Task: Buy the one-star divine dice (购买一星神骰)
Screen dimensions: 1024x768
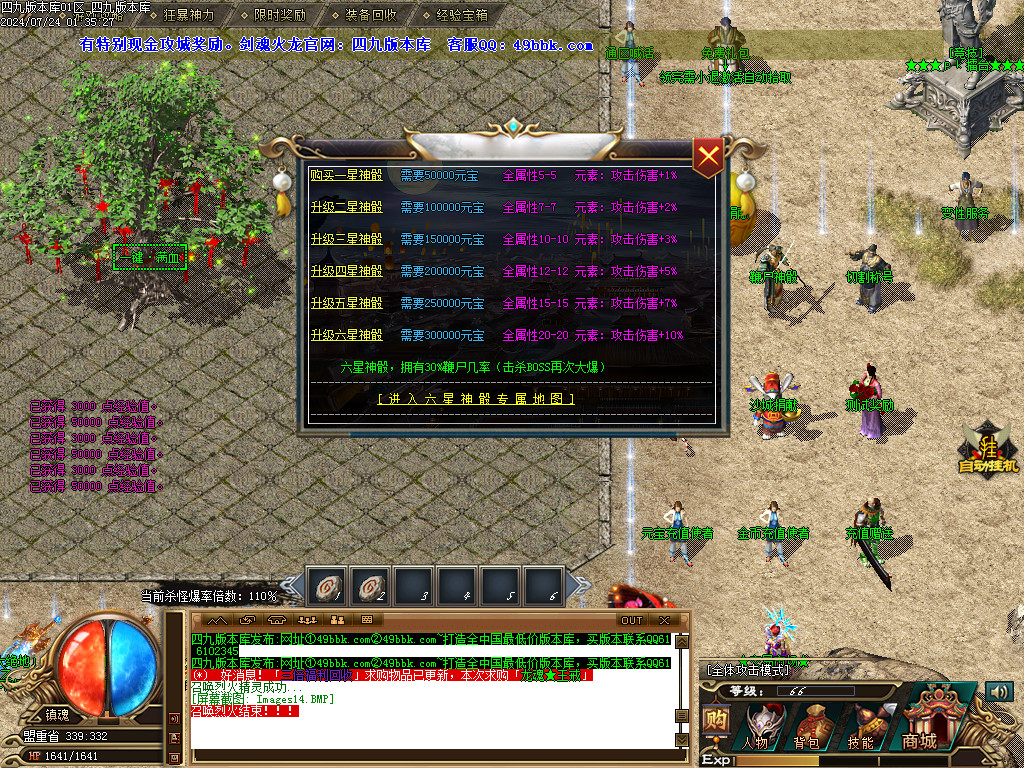Action: tap(346, 176)
